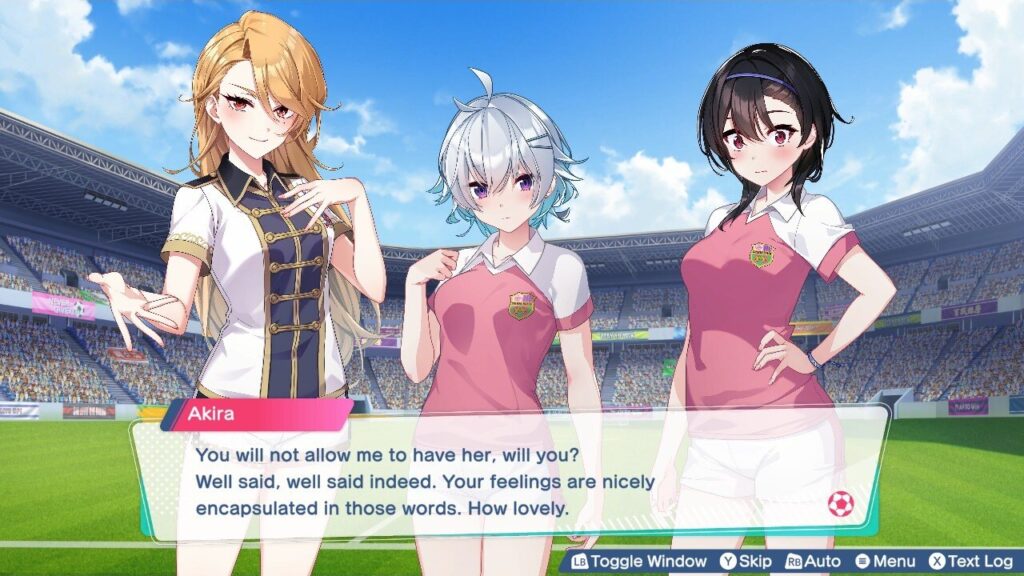This screenshot has width=1024, height=576.
Task: Toggle the dialogue window visibility
Action: [x=639, y=562]
